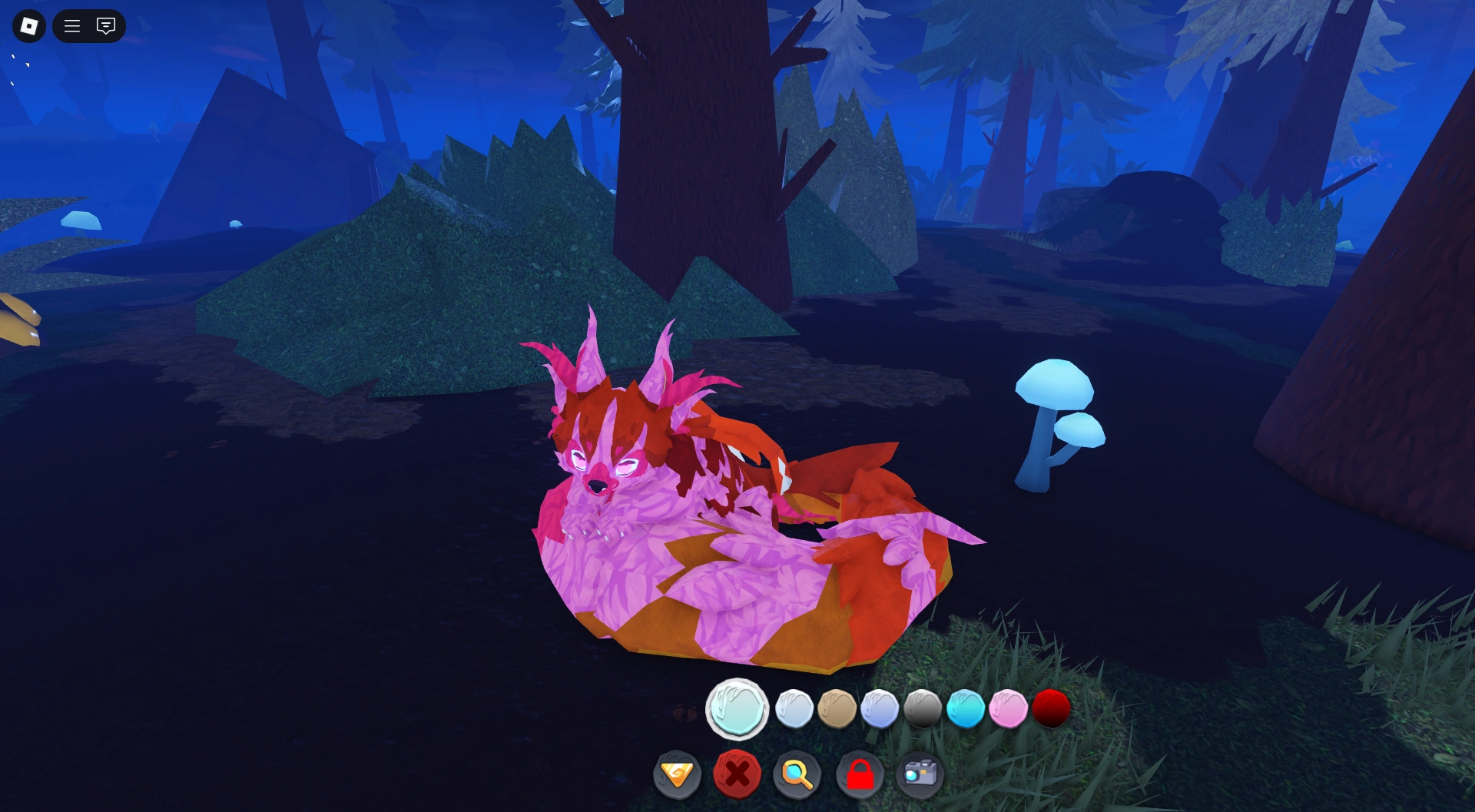Viewport: 1475px width, 812px height.
Task: Pick the pale blue paw color swatch
Action: click(795, 710)
